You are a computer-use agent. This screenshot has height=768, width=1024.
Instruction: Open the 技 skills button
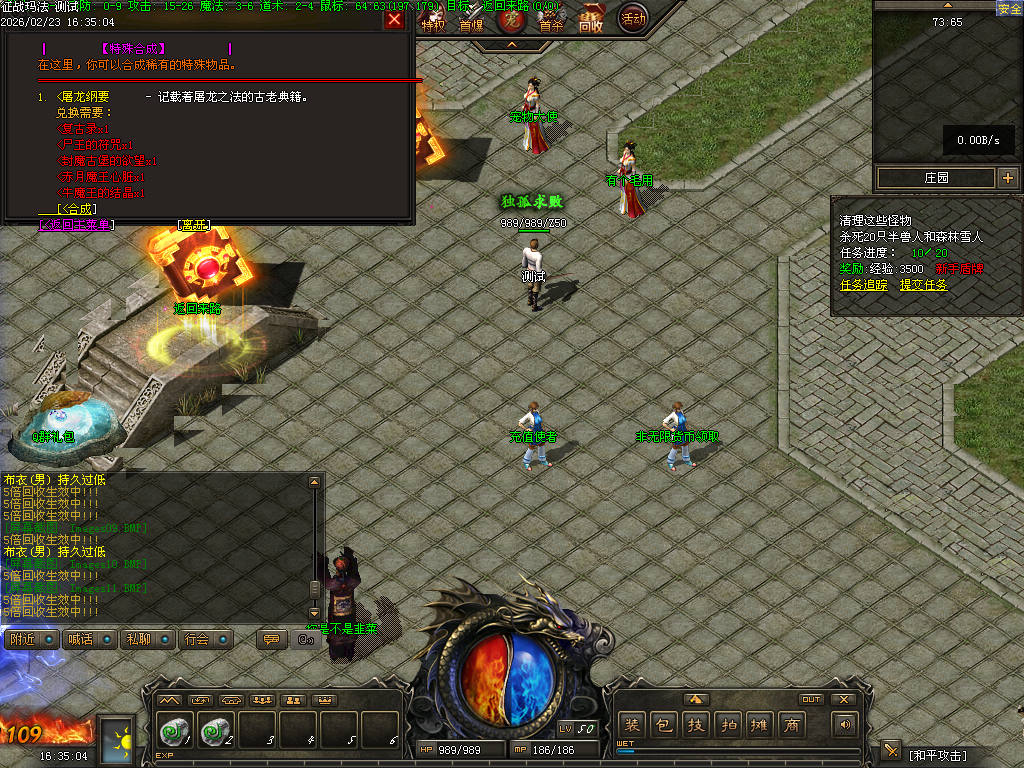[x=696, y=725]
